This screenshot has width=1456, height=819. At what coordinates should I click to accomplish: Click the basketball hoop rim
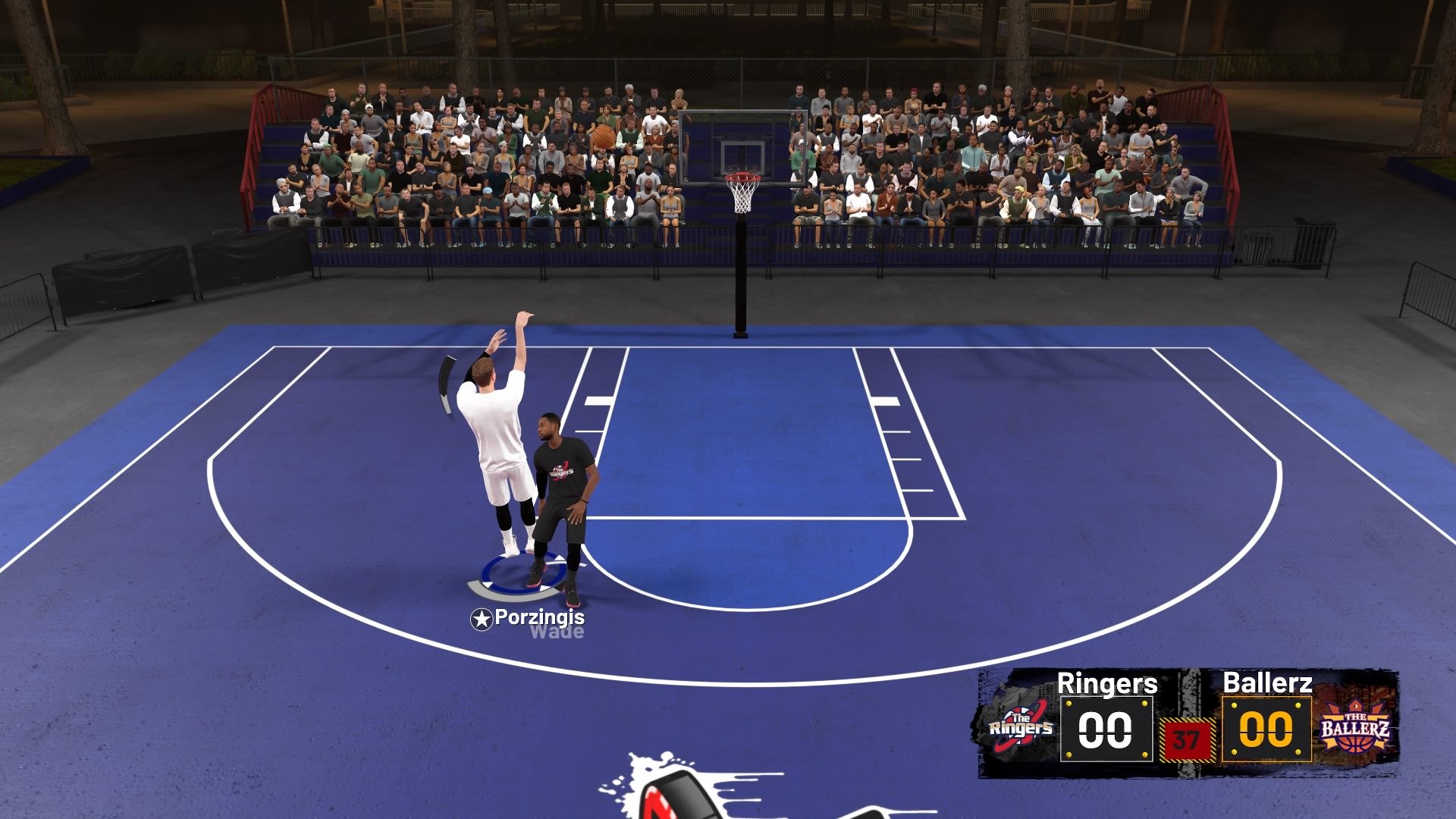click(742, 176)
